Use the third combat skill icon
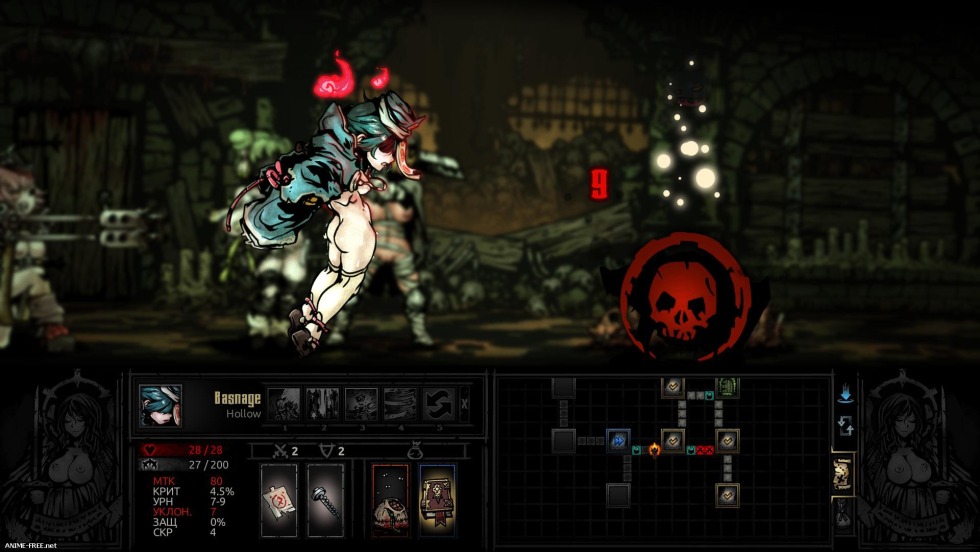 pos(361,404)
